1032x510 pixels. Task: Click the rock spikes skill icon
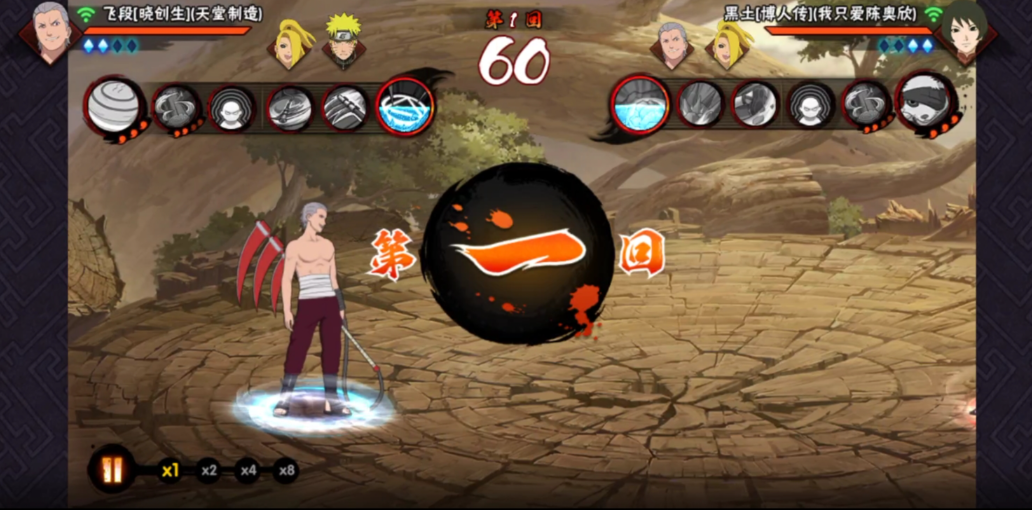click(x=699, y=104)
